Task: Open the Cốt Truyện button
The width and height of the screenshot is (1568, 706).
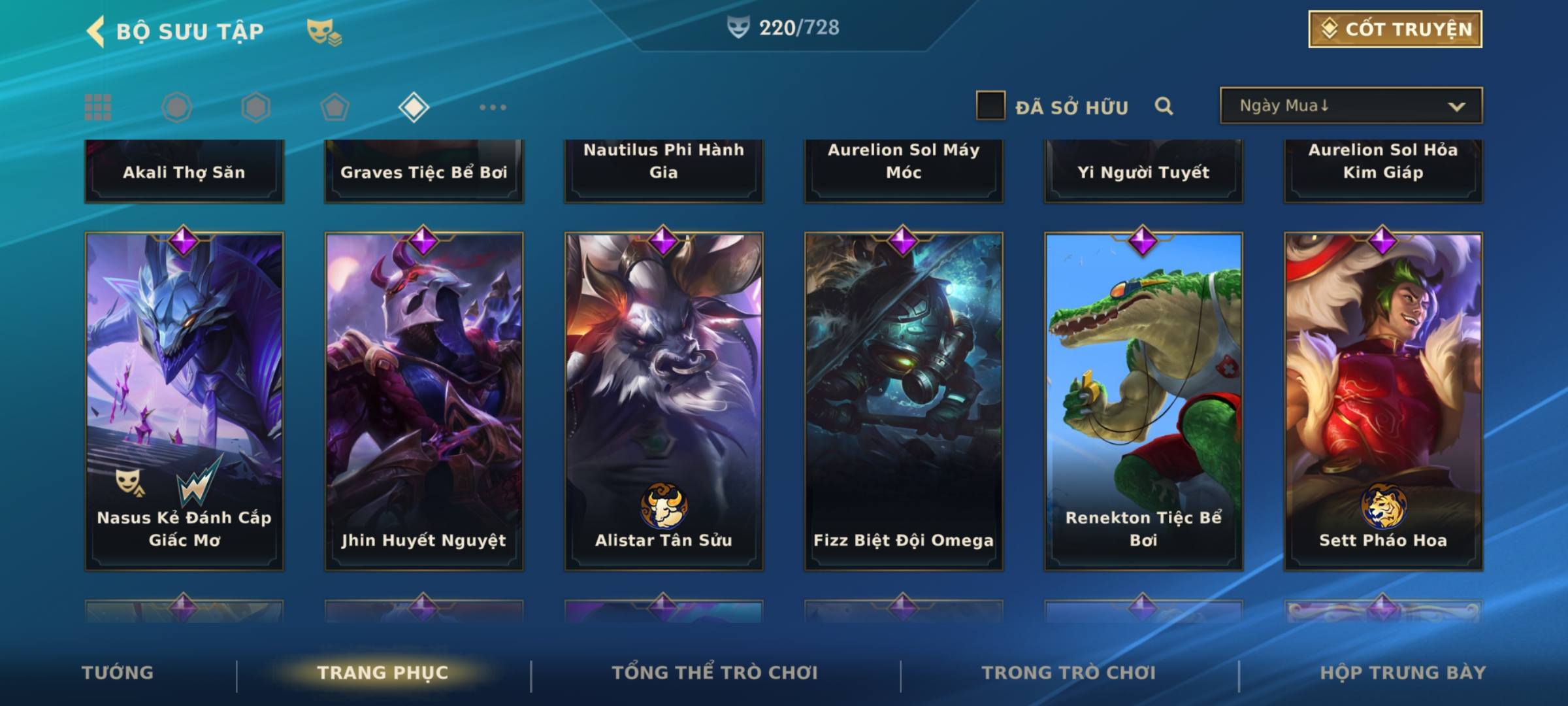Action: (x=1395, y=29)
